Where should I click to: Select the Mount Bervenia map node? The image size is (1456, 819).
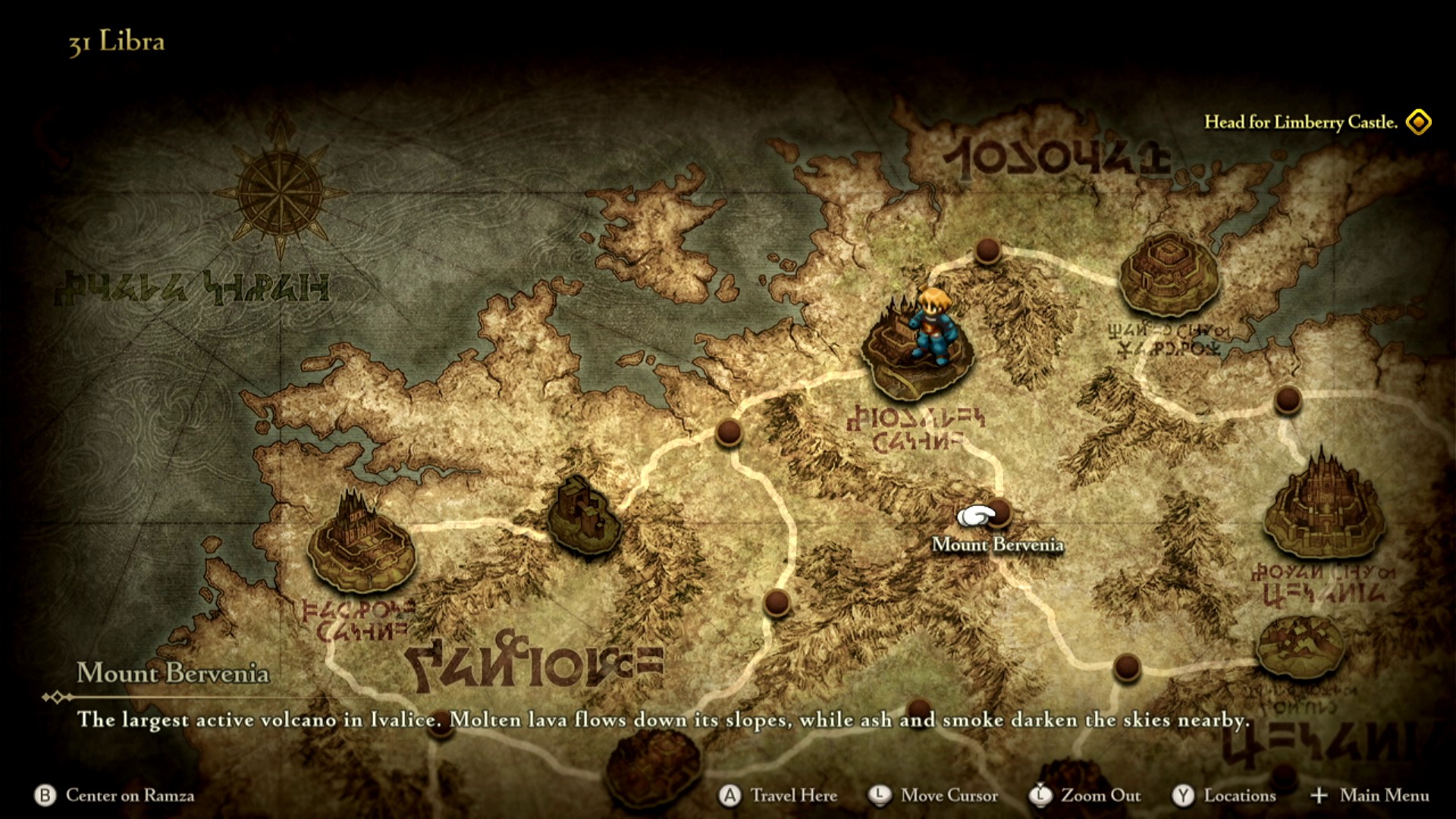(999, 513)
